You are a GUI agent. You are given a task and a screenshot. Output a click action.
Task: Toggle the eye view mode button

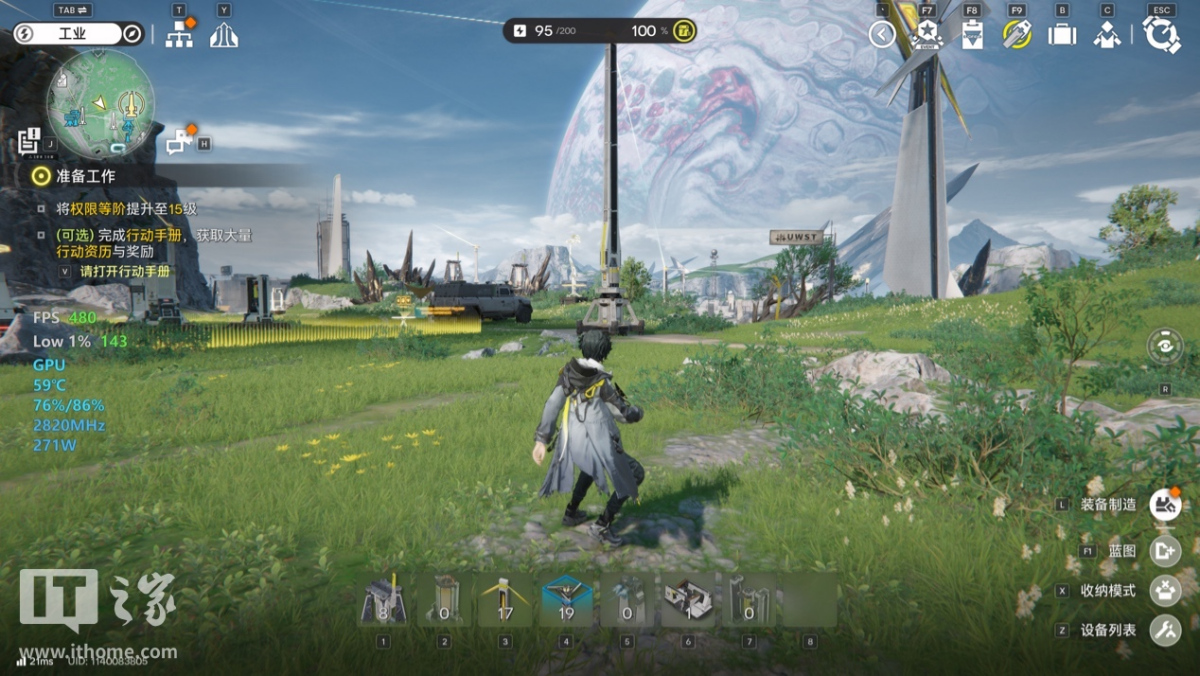pyautogui.click(x=1165, y=347)
